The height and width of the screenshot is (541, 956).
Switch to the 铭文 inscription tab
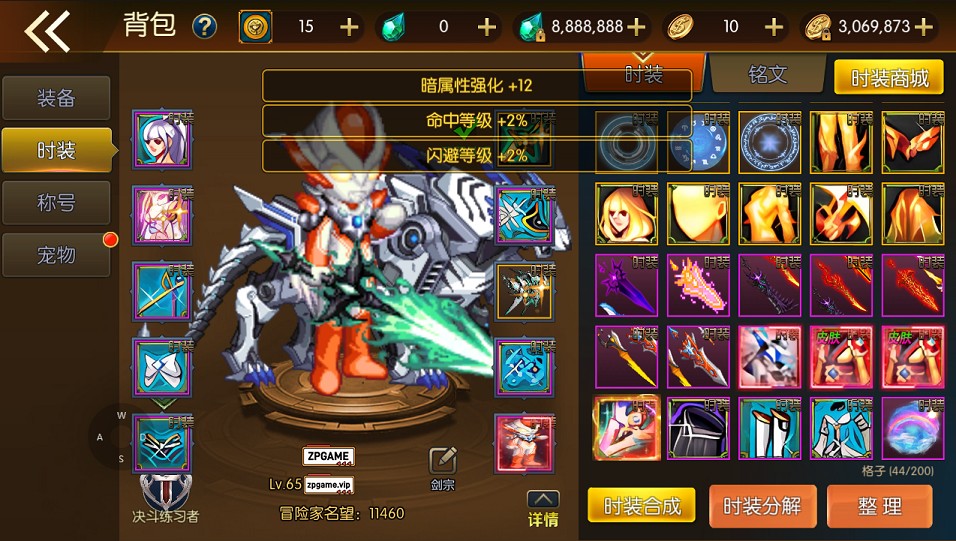[767, 75]
